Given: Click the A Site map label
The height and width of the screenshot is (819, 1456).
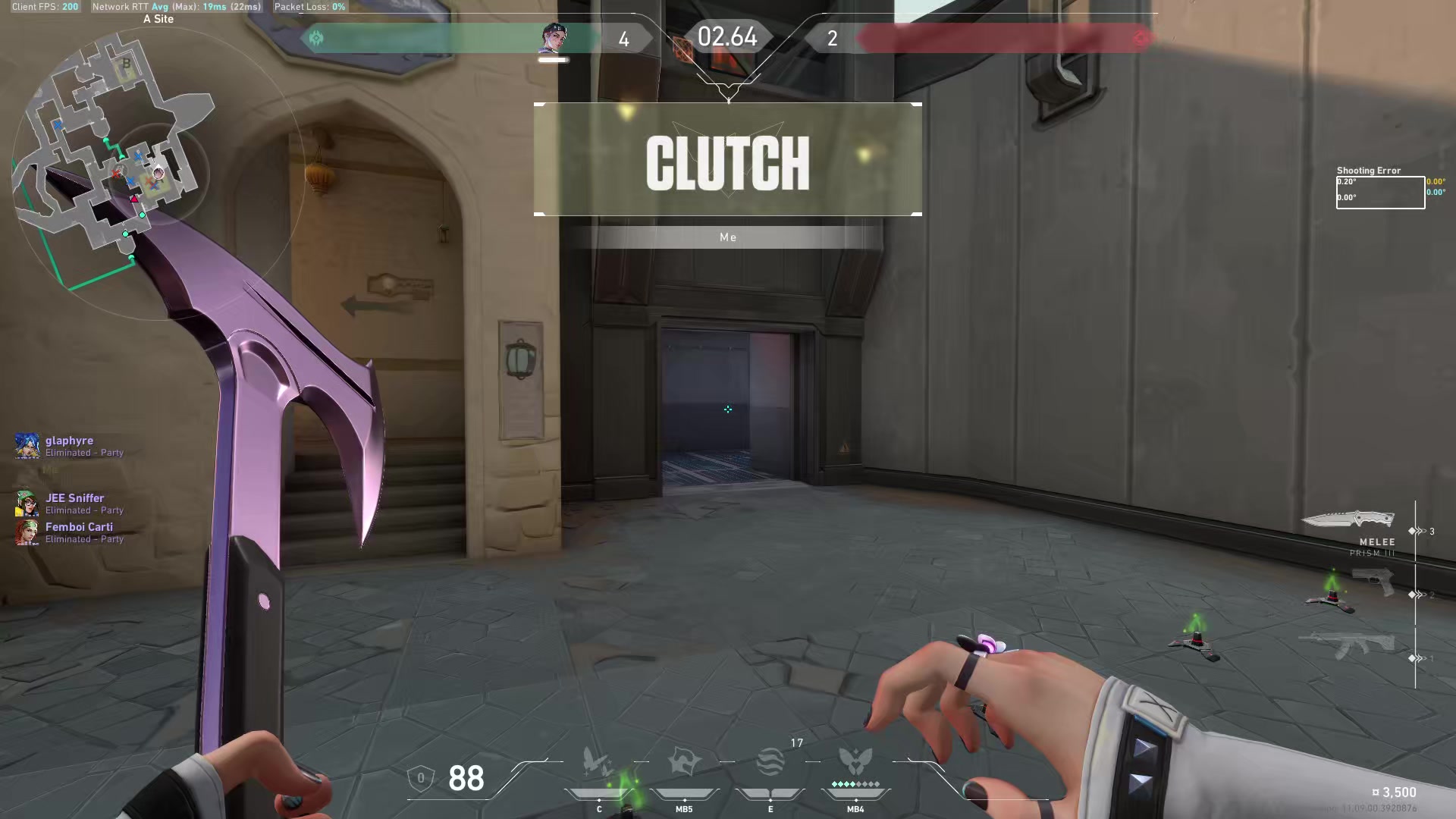Looking at the screenshot, I should coord(159,19).
